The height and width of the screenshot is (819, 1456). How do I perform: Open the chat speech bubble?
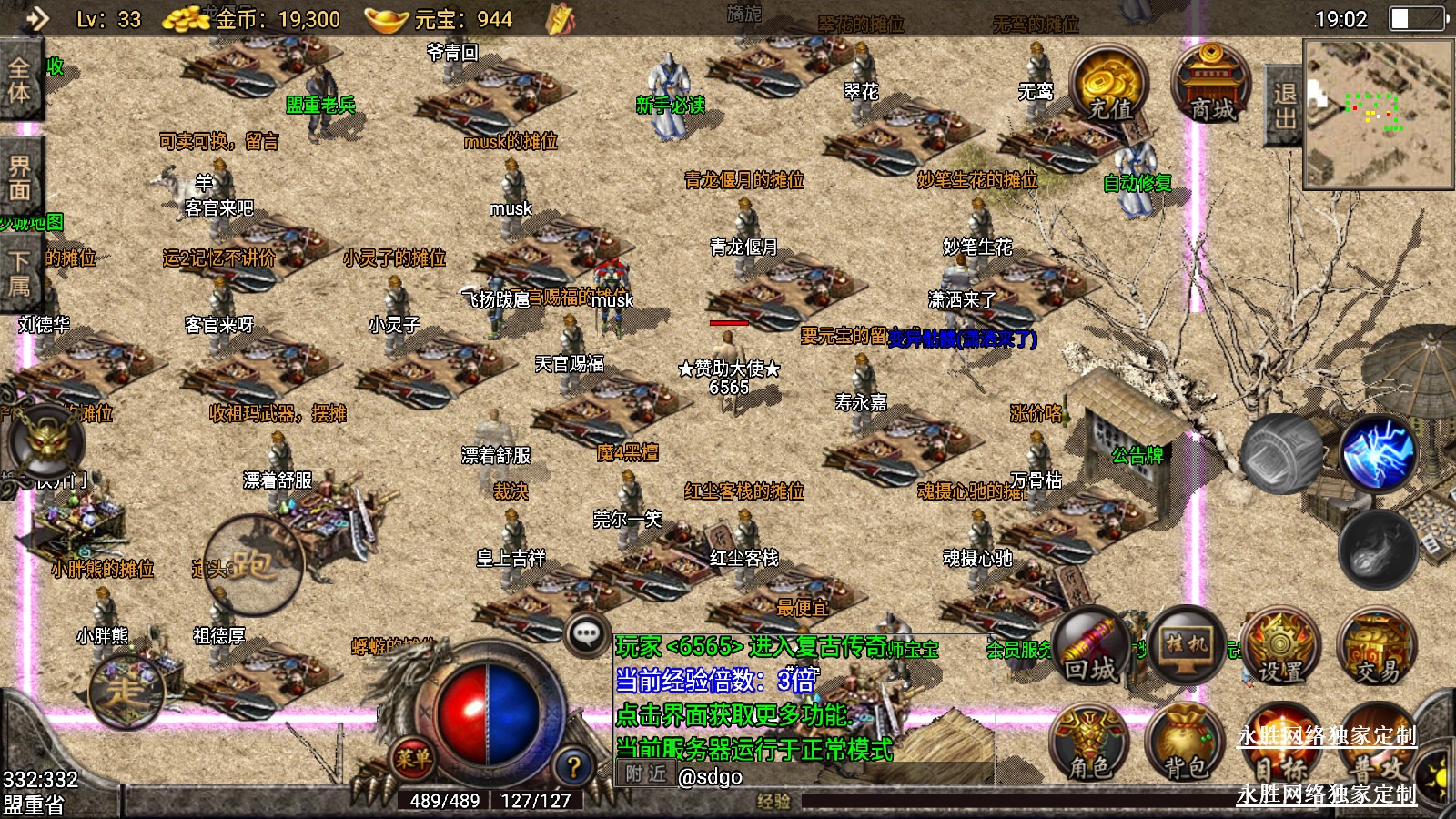point(587,633)
